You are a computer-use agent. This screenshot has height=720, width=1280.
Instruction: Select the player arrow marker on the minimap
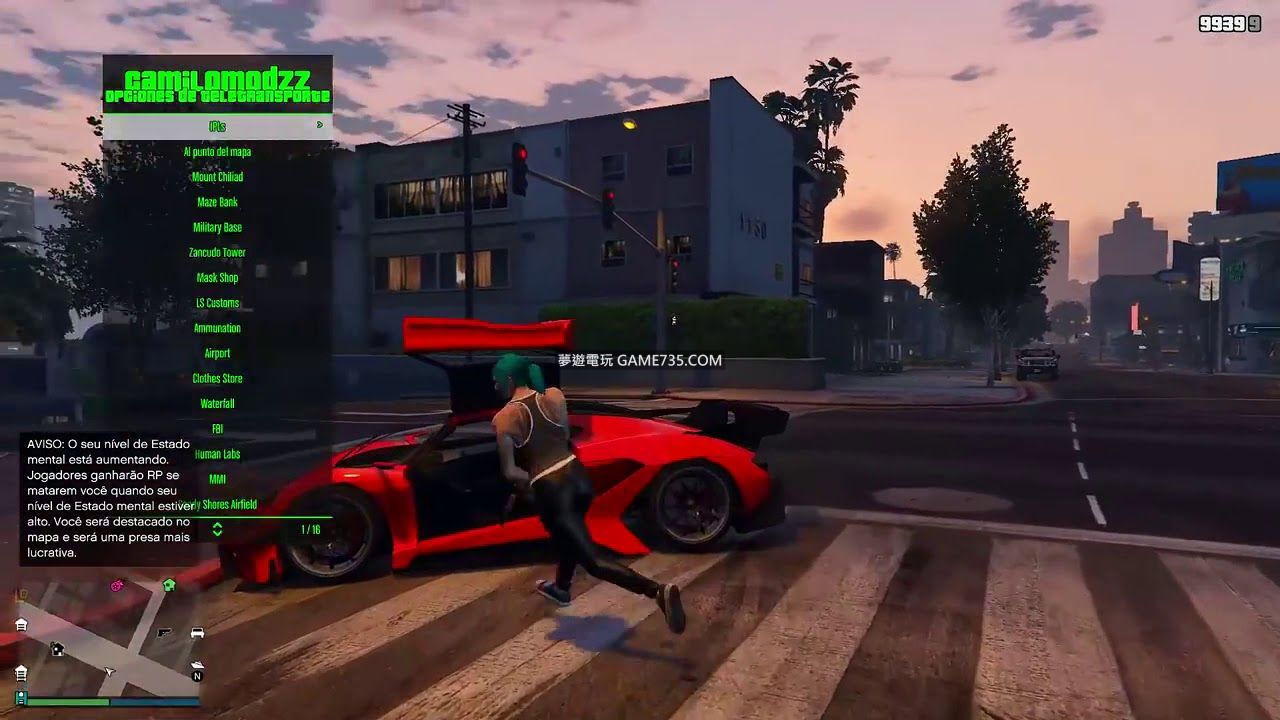[109, 671]
